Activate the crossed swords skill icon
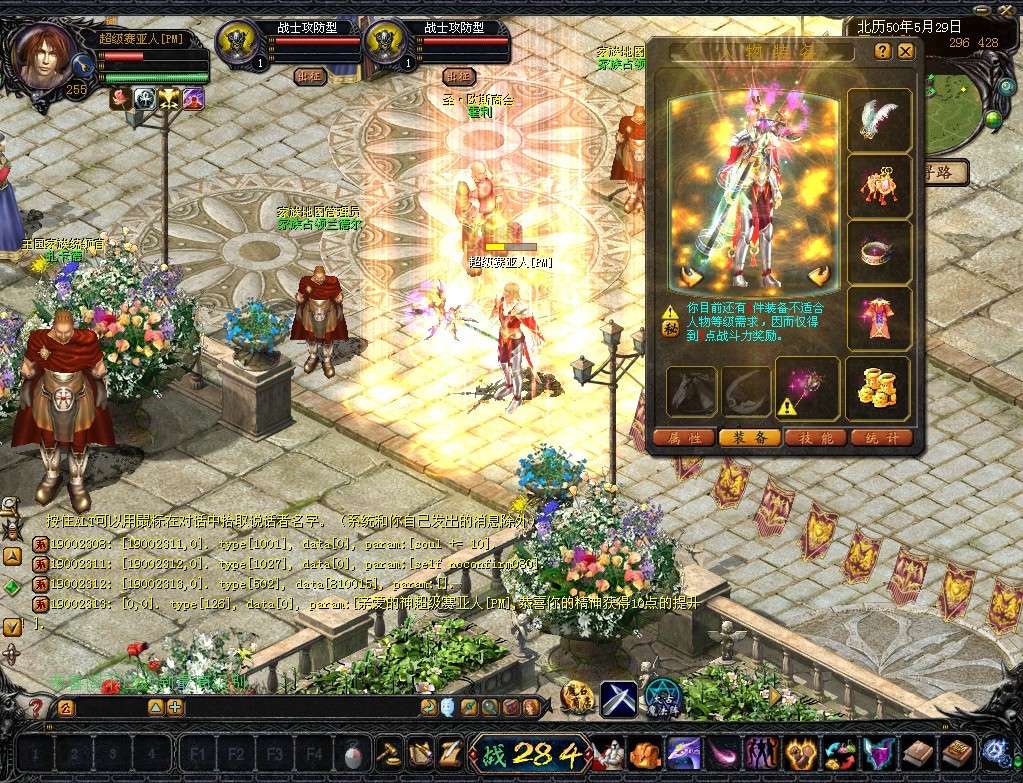 click(618, 697)
